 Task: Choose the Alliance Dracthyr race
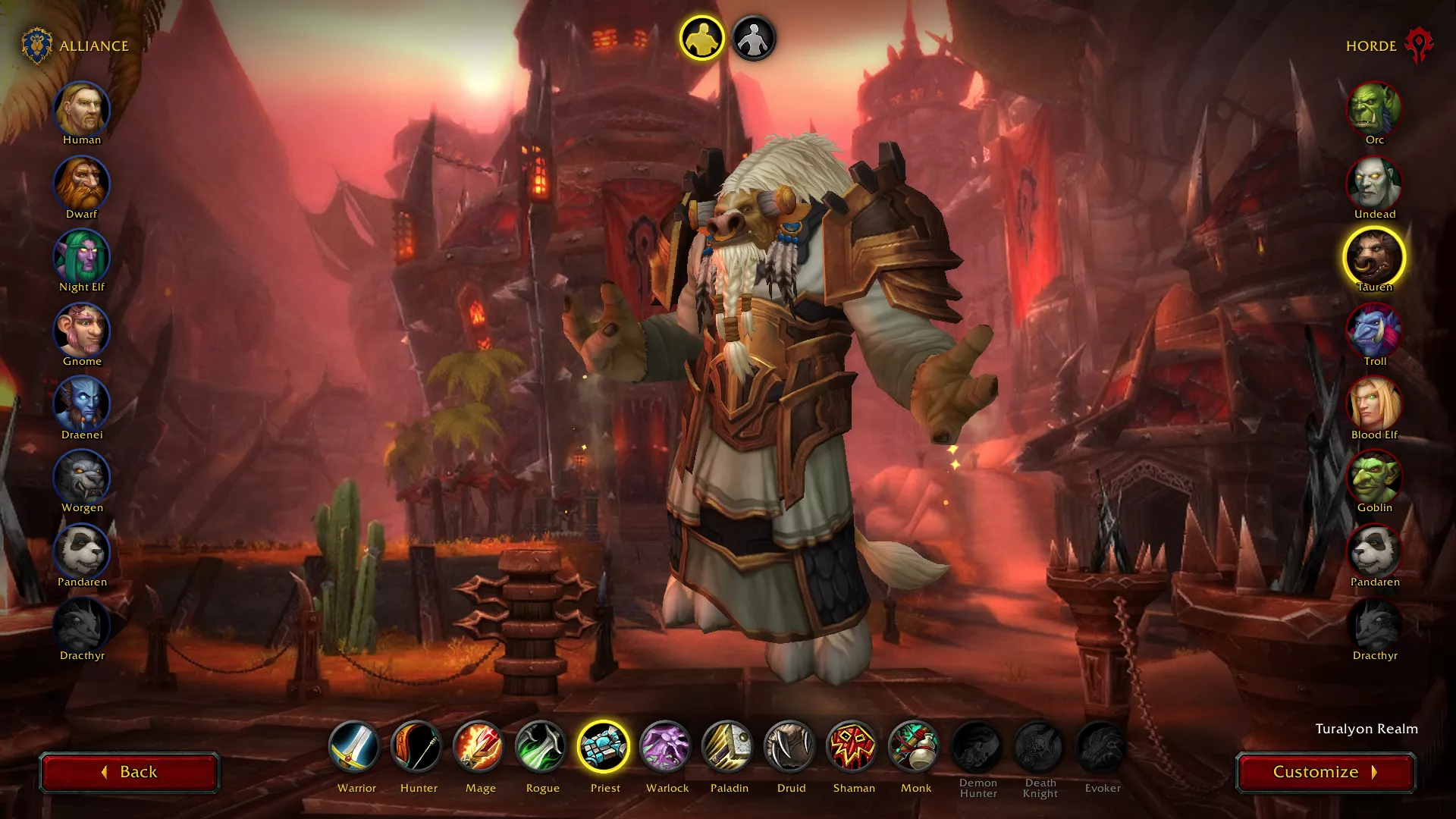[x=82, y=626]
